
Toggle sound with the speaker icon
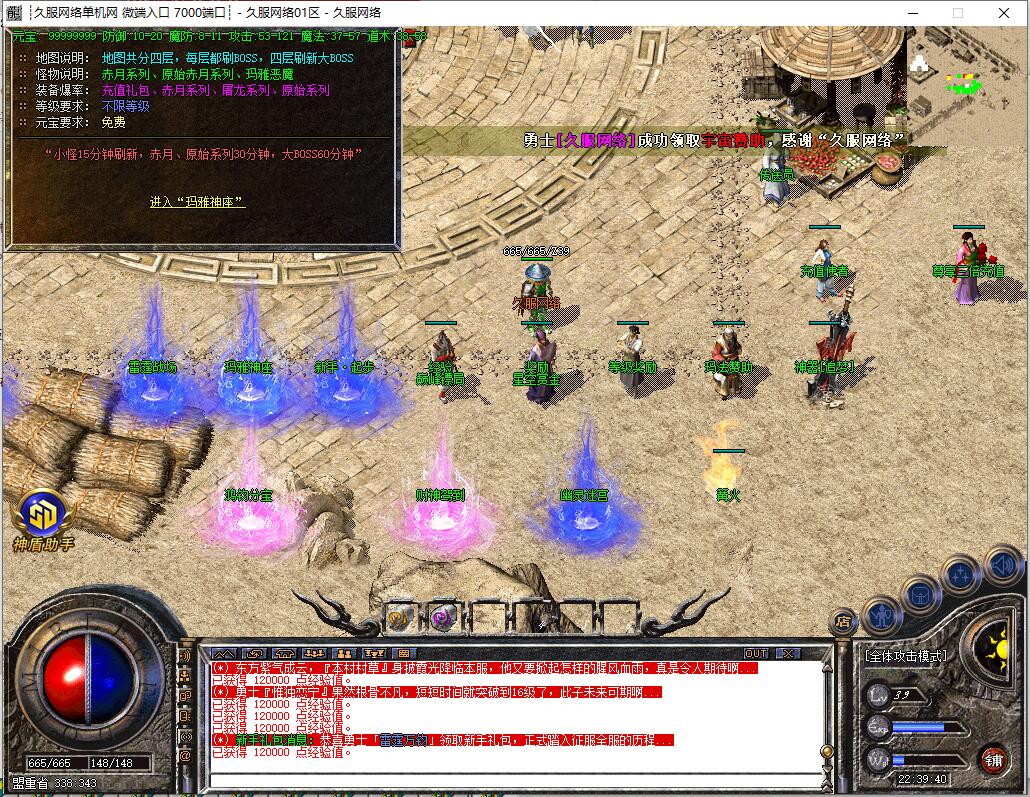pyautogui.click(x=1001, y=567)
